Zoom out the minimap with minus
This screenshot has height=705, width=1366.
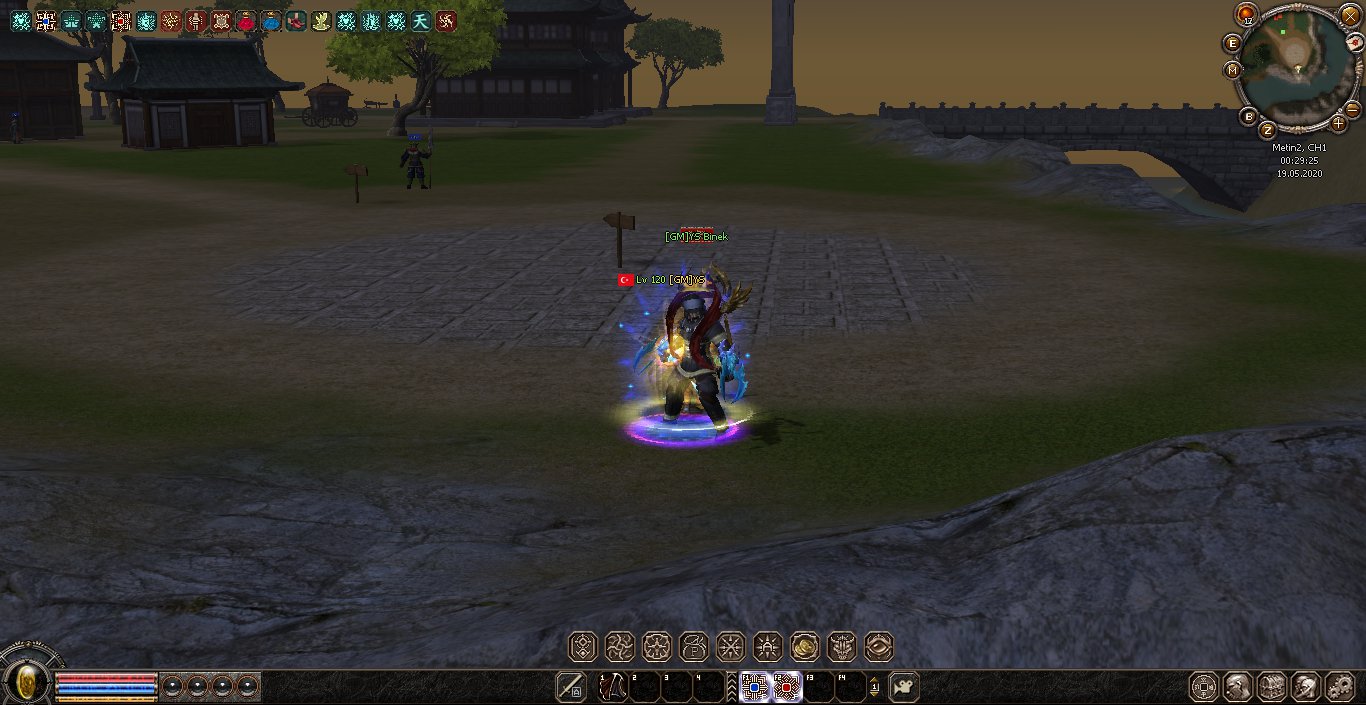1352,108
